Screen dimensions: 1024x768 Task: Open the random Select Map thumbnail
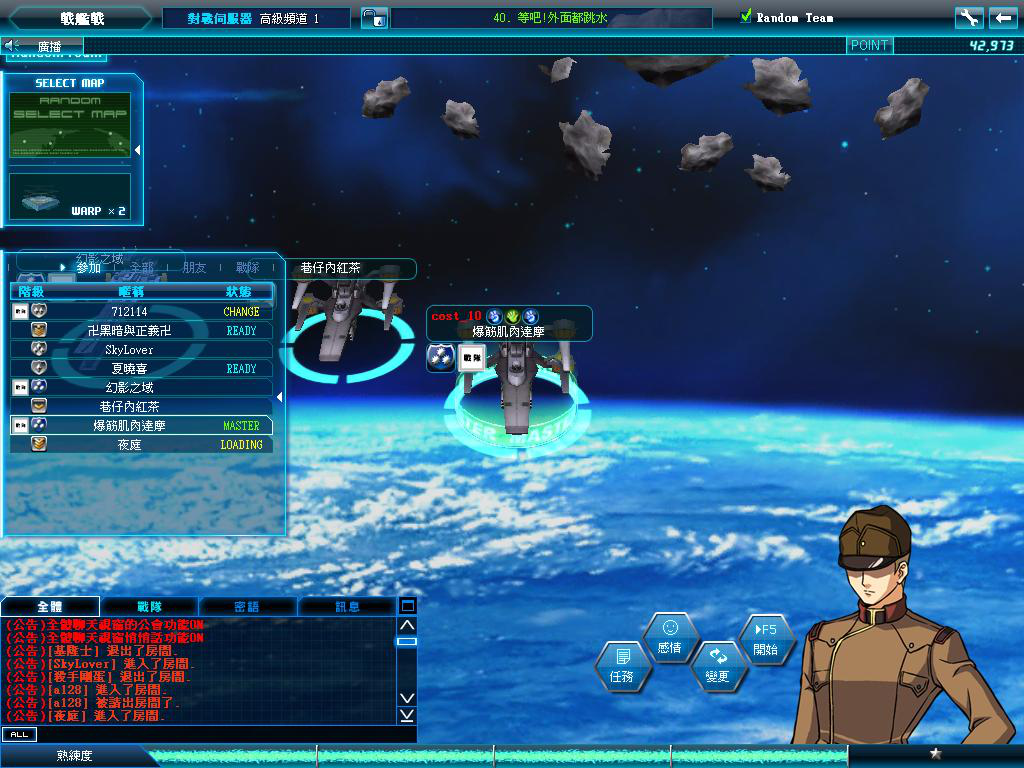click(70, 125)
